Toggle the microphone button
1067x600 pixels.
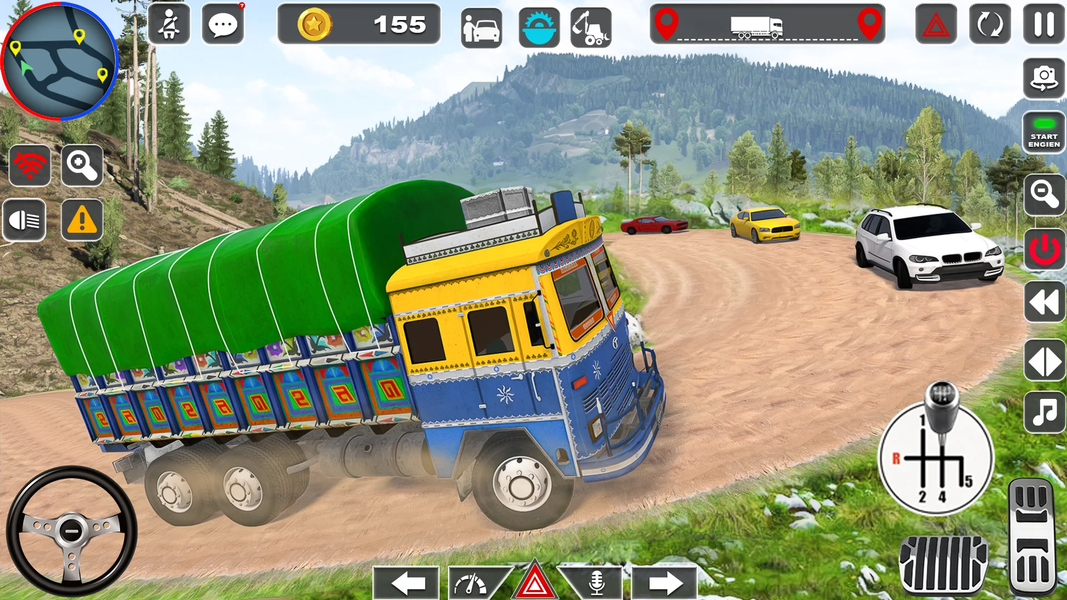(589, 582)
